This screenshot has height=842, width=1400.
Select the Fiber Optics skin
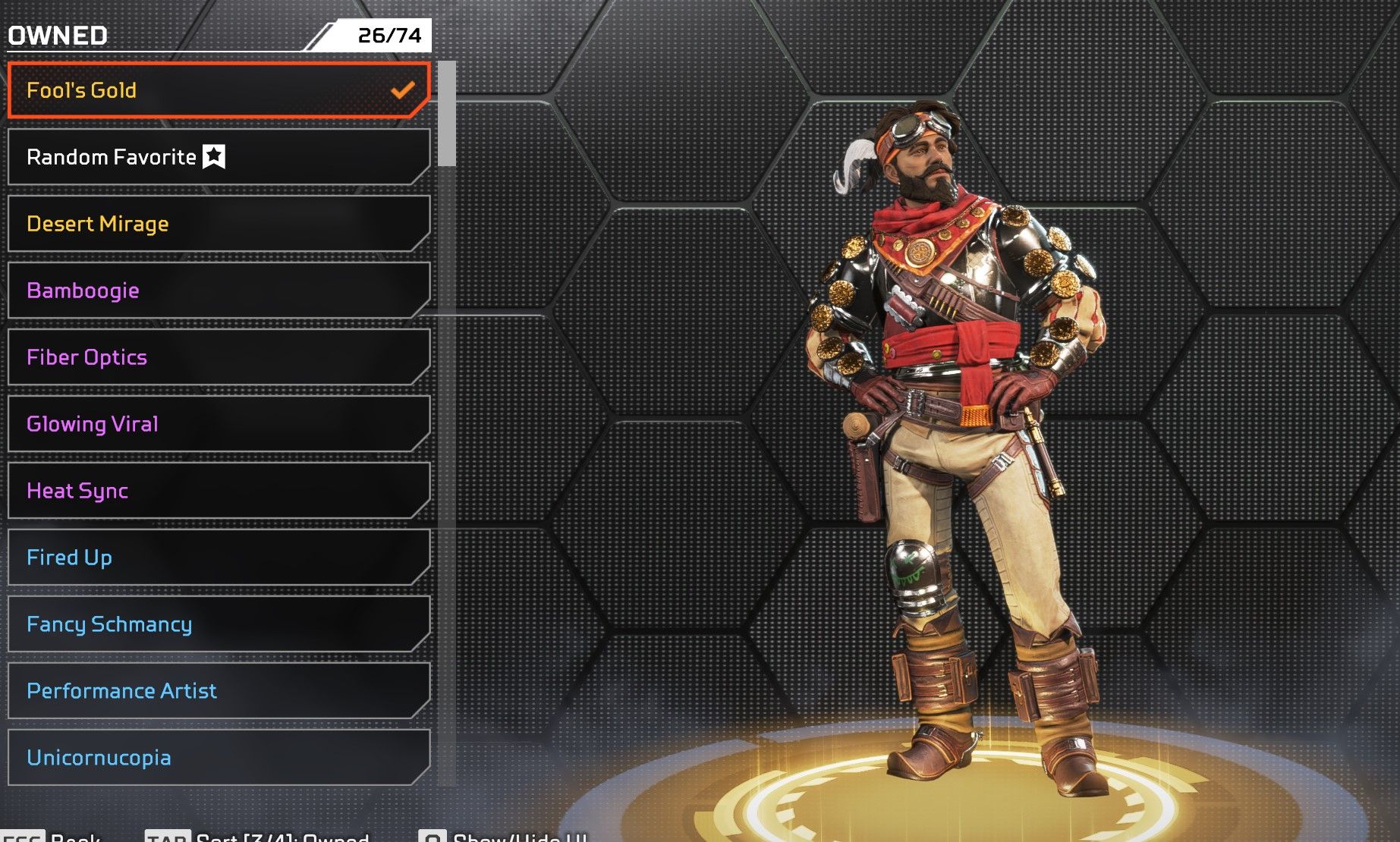pyautogui.click(x=219, y=357)
